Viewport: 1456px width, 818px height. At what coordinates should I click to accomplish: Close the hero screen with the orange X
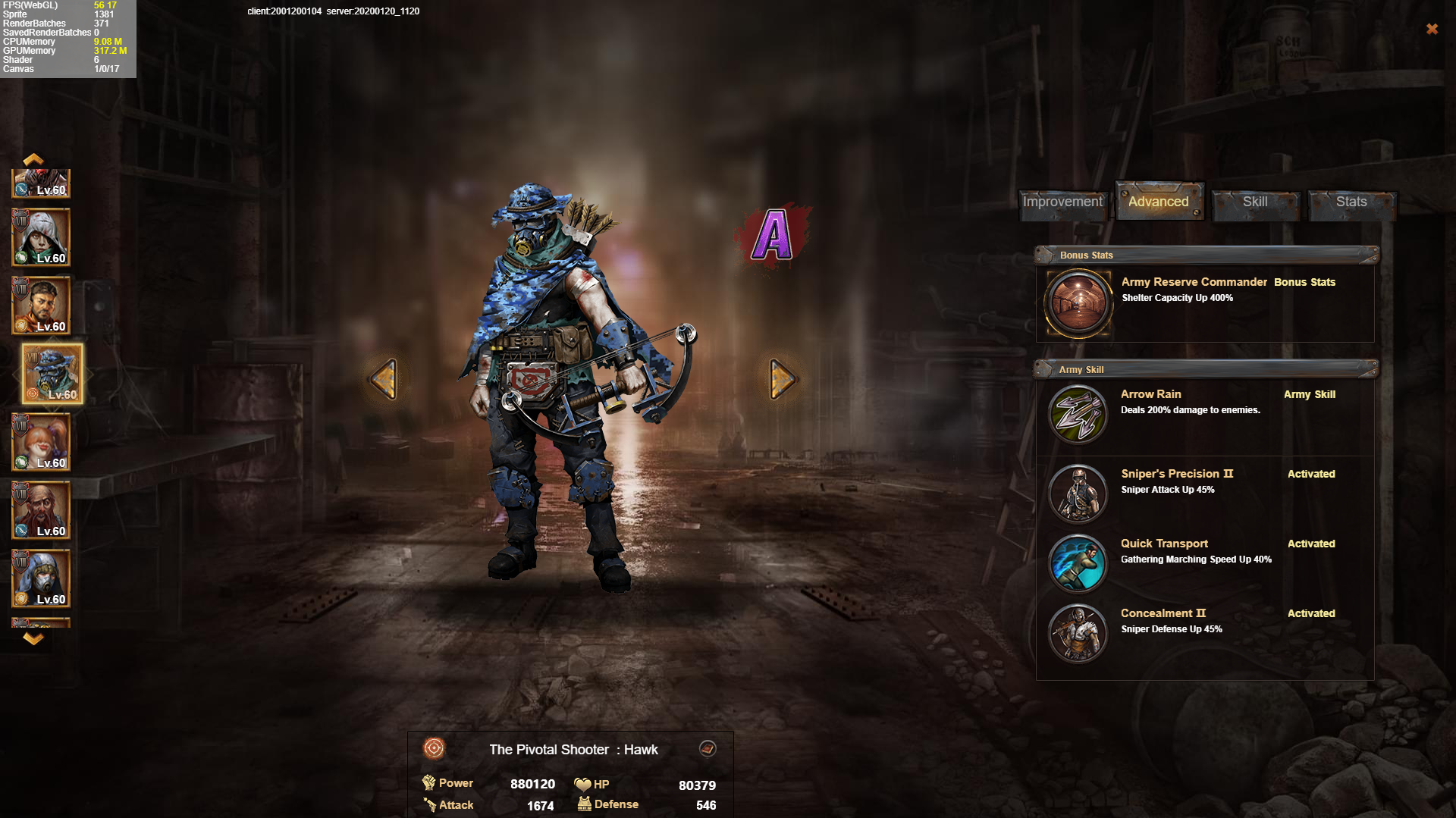tap(1432, 29)
